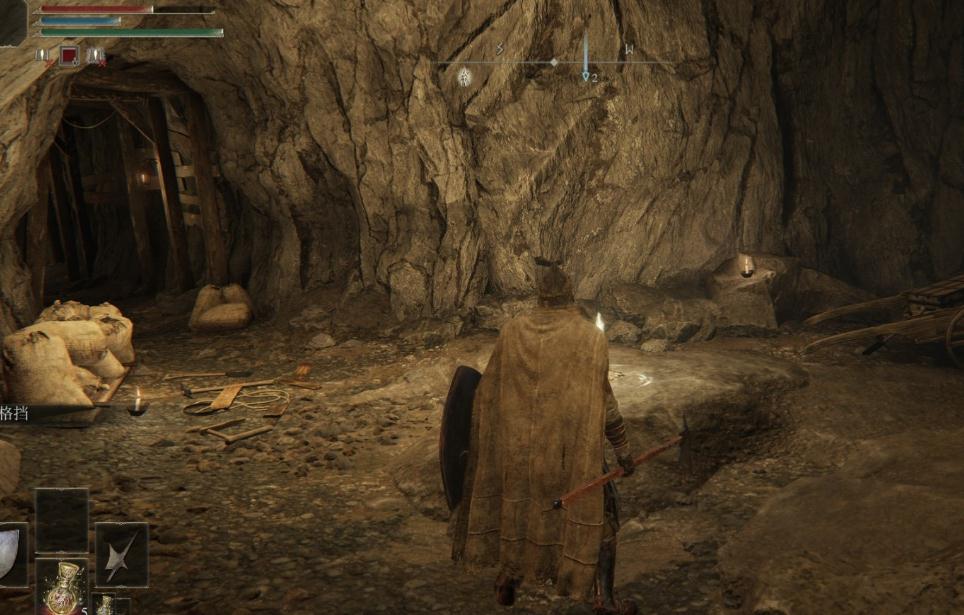Click the red square status effect icon
The height and width of the screenshot is (615, 964).
point(69,56)
